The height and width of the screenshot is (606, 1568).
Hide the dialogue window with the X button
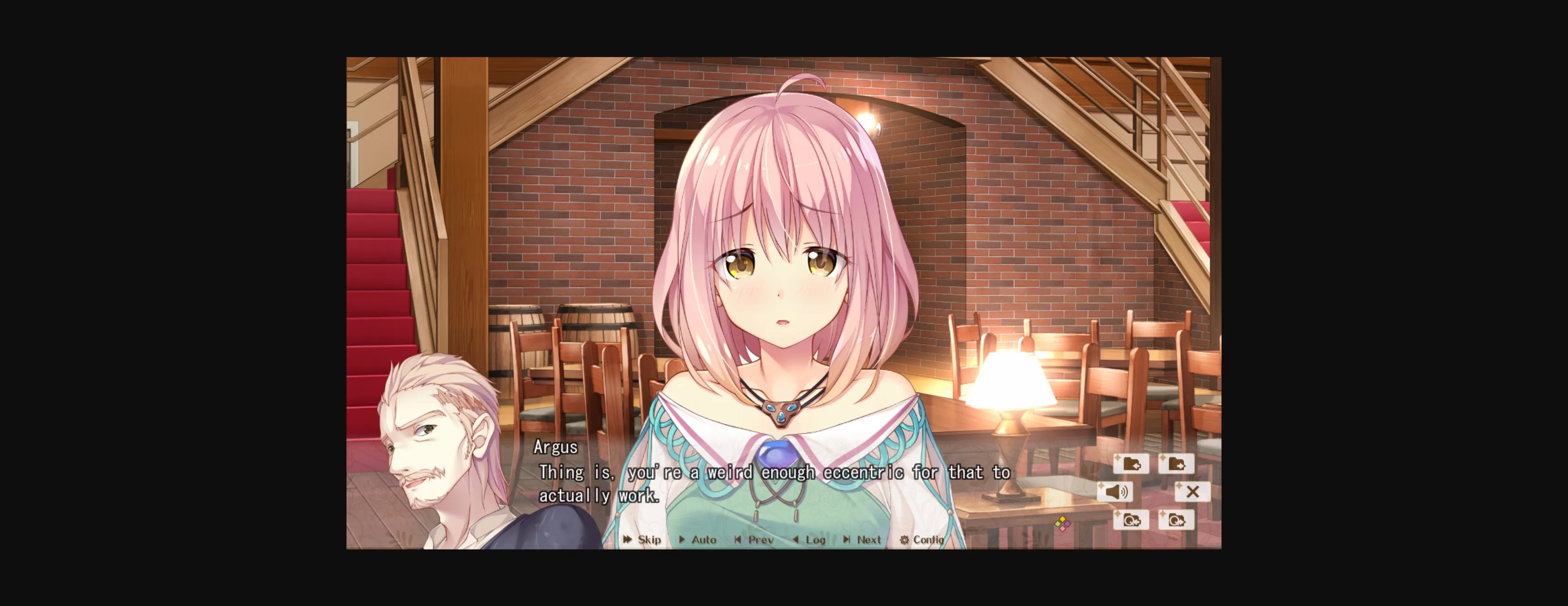tap(1192, 492)
